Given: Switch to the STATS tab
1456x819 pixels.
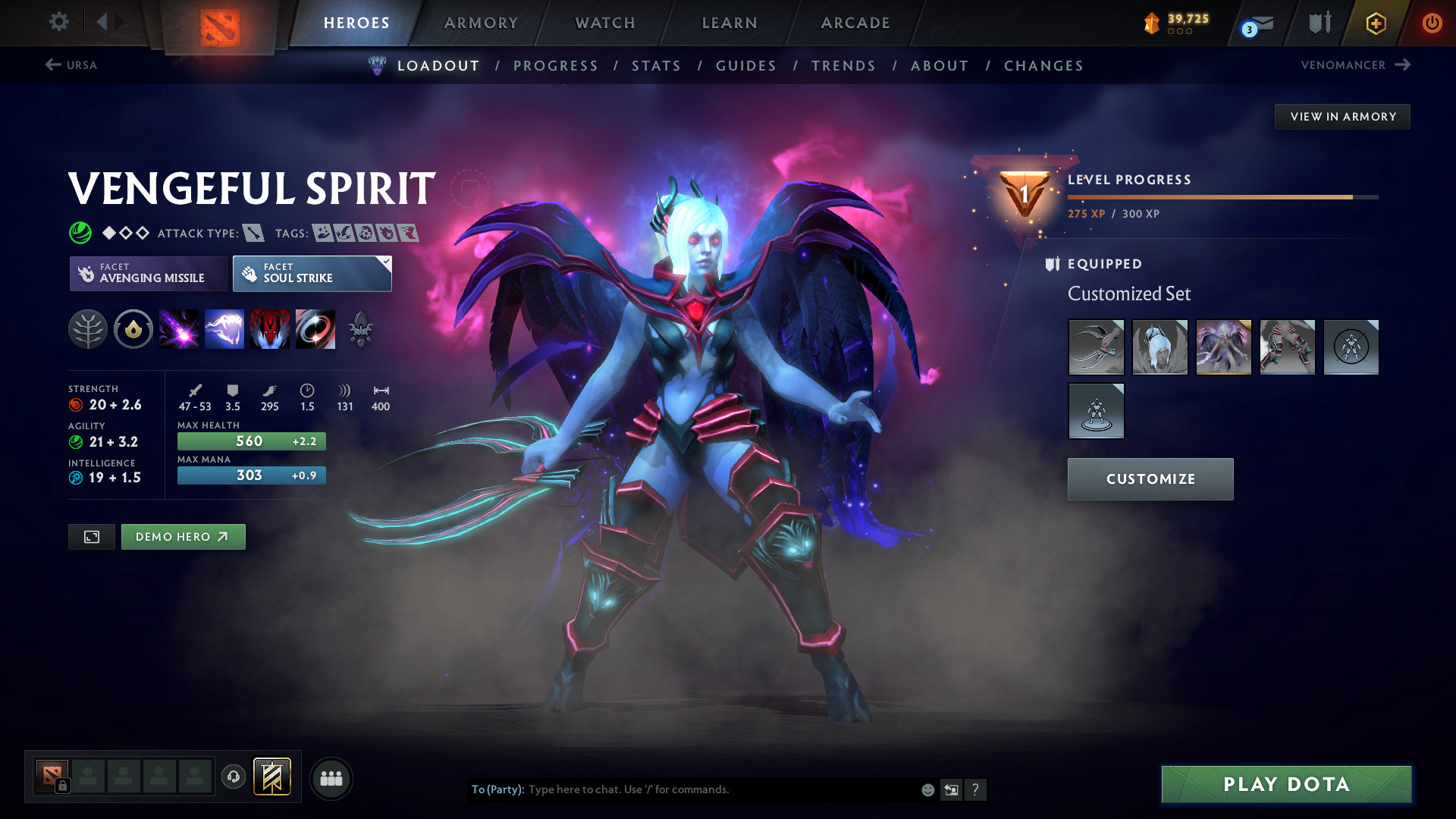Looking at the screenshot, I should point(657,66).
